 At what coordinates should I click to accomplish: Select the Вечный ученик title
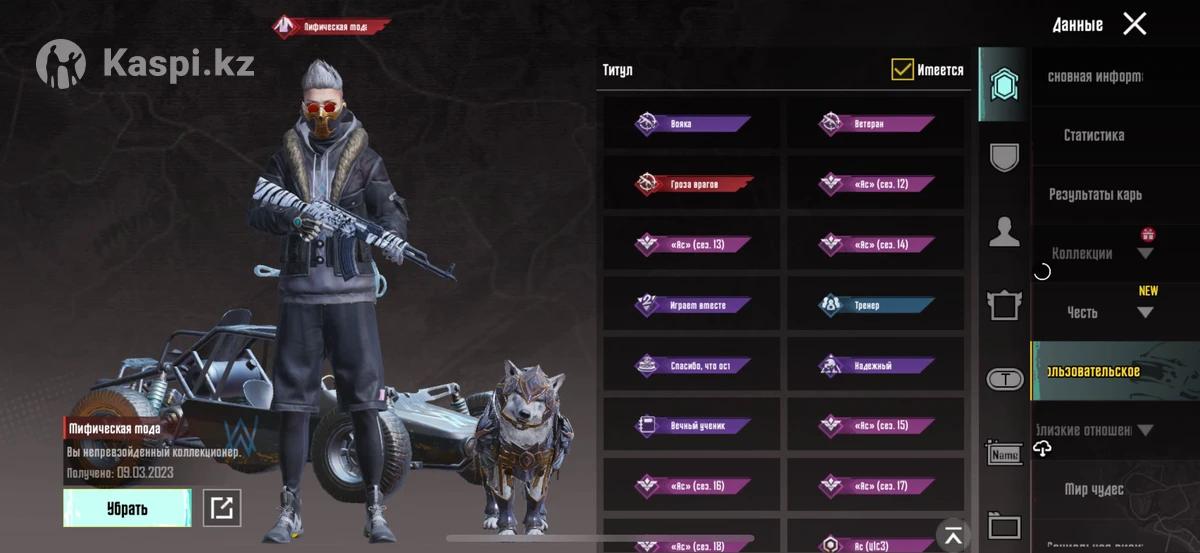[x=692, y=426]
